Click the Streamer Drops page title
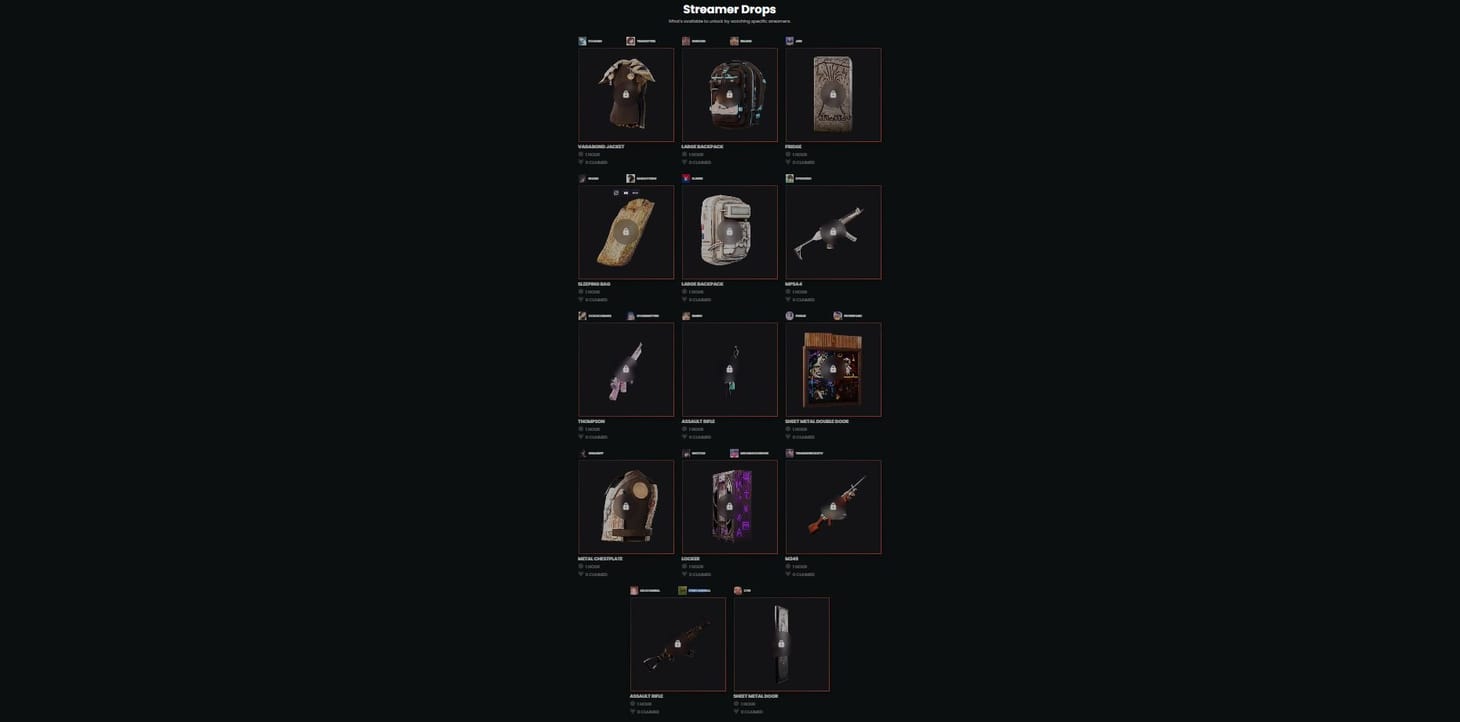Viewport: 1460px width, 722px height. (x=729, y=9)
